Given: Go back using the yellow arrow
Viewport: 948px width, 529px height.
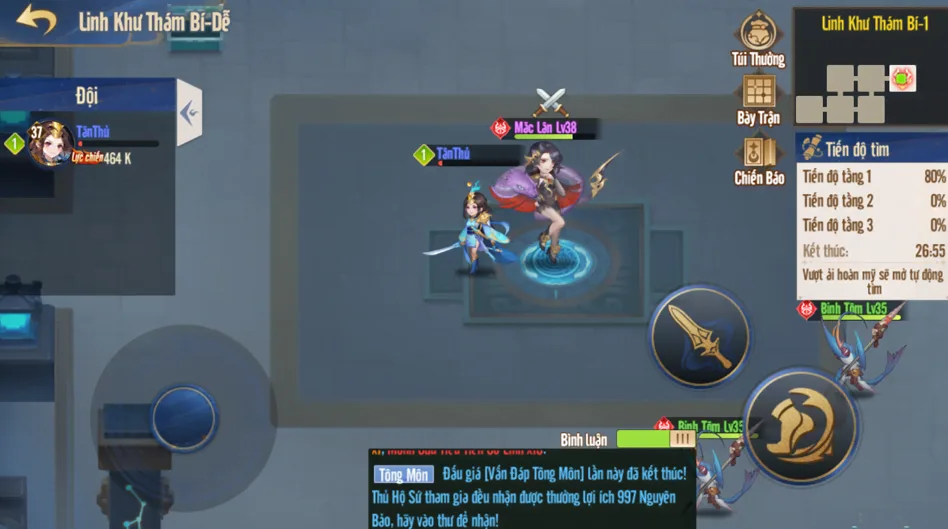Looking at the screenshot, I should pos(36,21).
